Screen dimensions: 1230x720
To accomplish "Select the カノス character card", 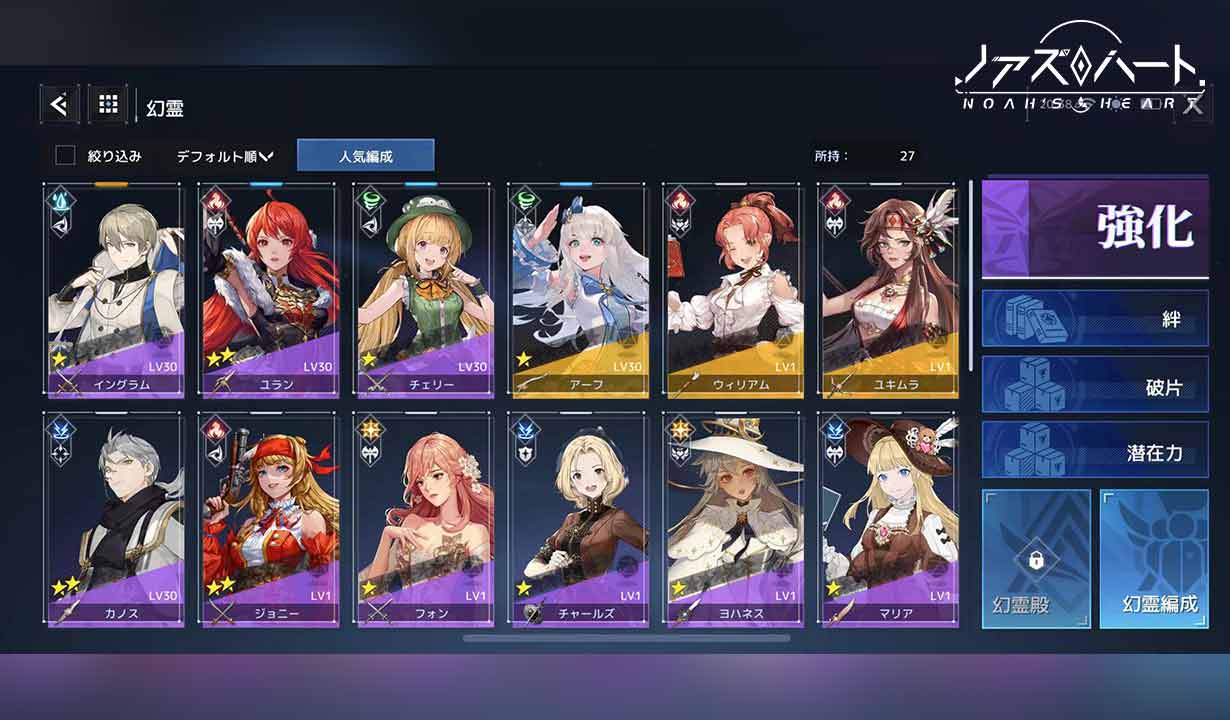I will click(114, 520).
